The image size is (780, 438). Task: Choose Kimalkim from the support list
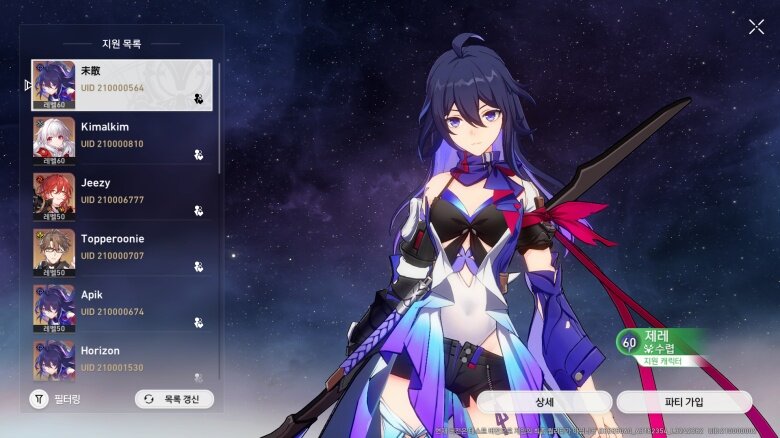pos(122,141)
